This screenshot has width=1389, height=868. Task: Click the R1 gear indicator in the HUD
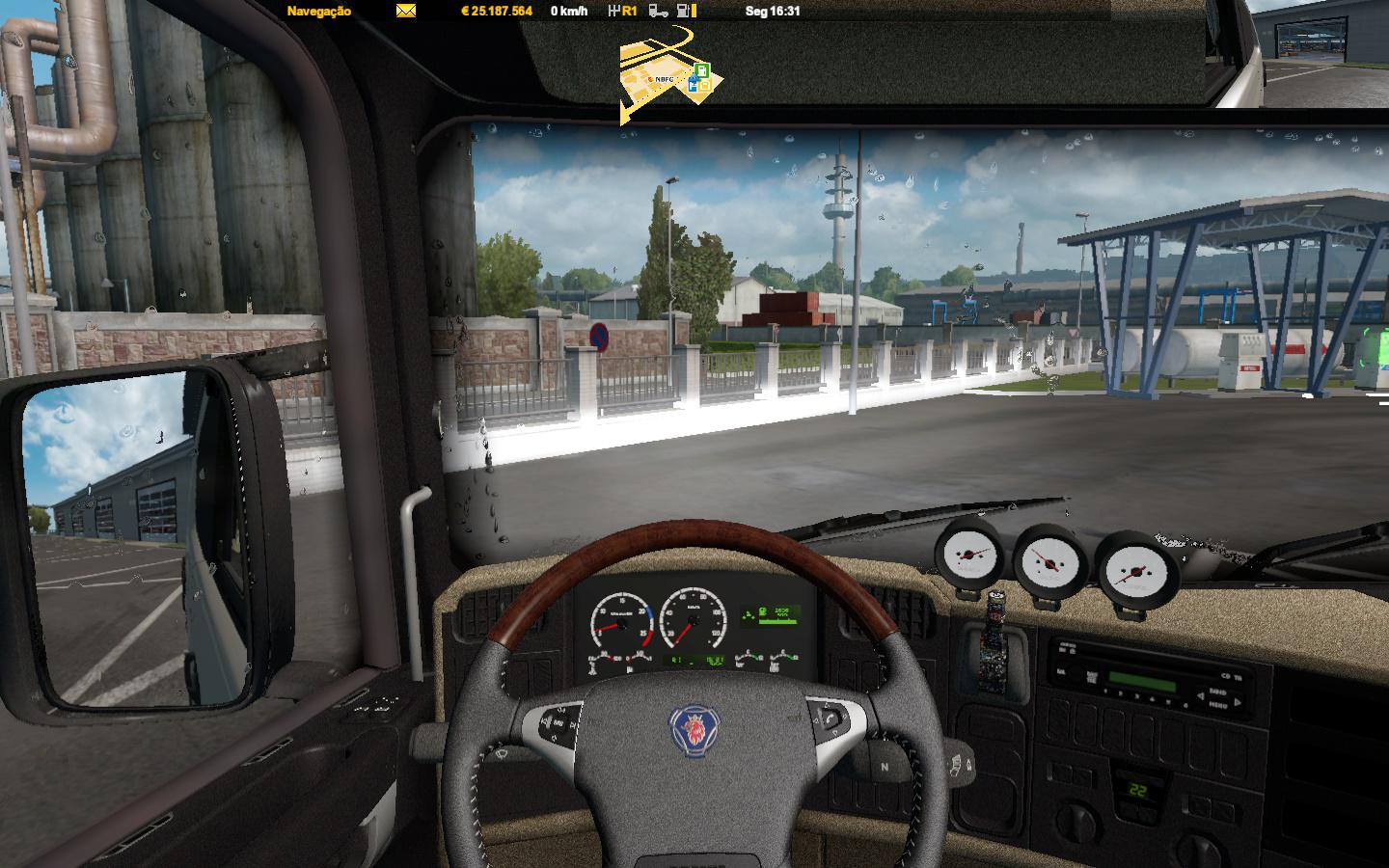click(x=629, y=12)
